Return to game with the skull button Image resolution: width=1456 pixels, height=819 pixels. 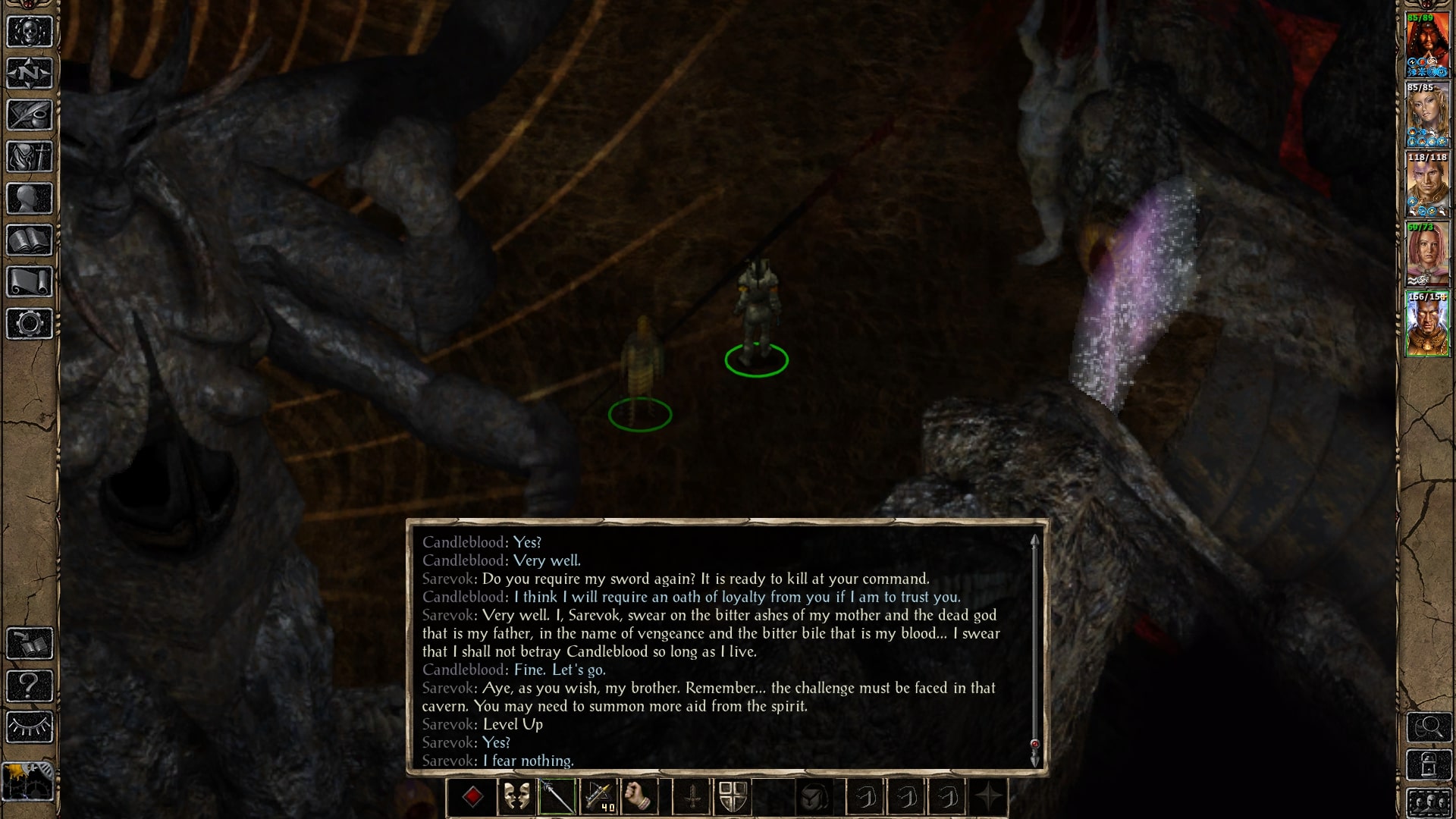coord(30,32)
